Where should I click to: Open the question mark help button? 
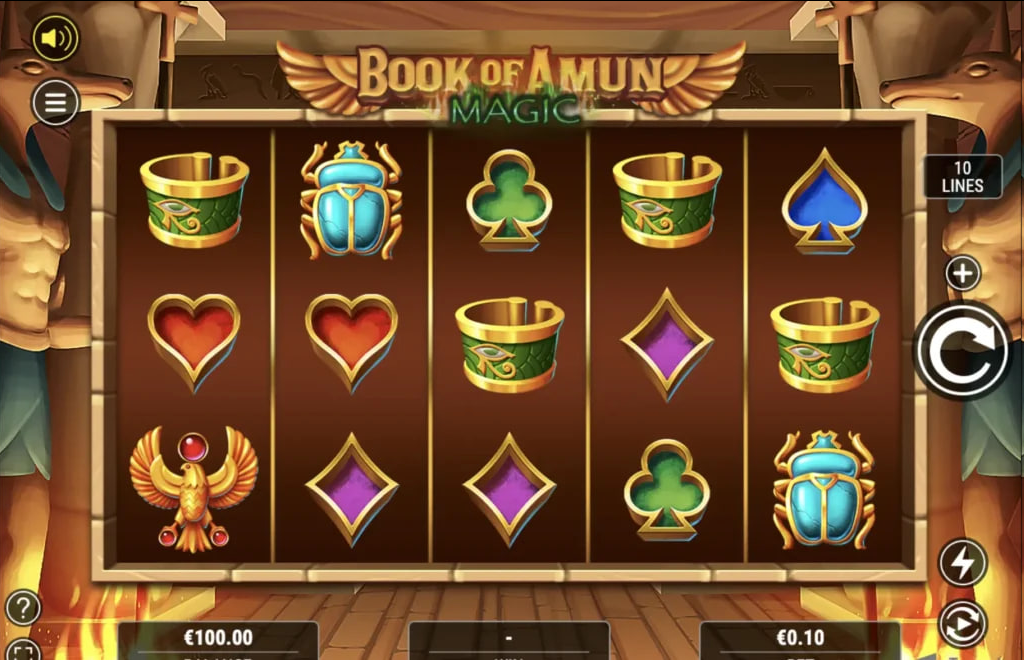23,607
